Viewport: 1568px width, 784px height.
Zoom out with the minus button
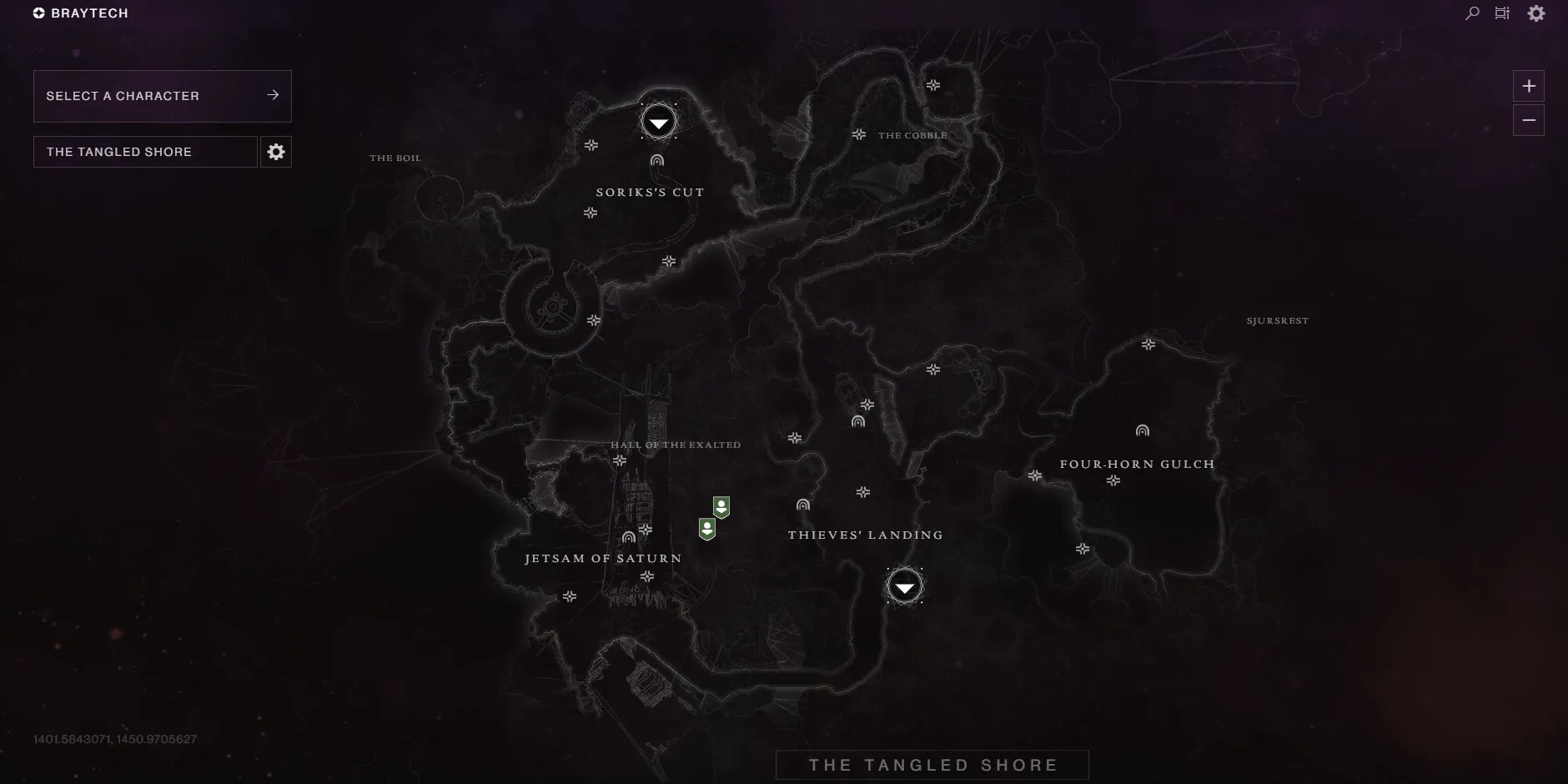click(x=1529, y=120)
